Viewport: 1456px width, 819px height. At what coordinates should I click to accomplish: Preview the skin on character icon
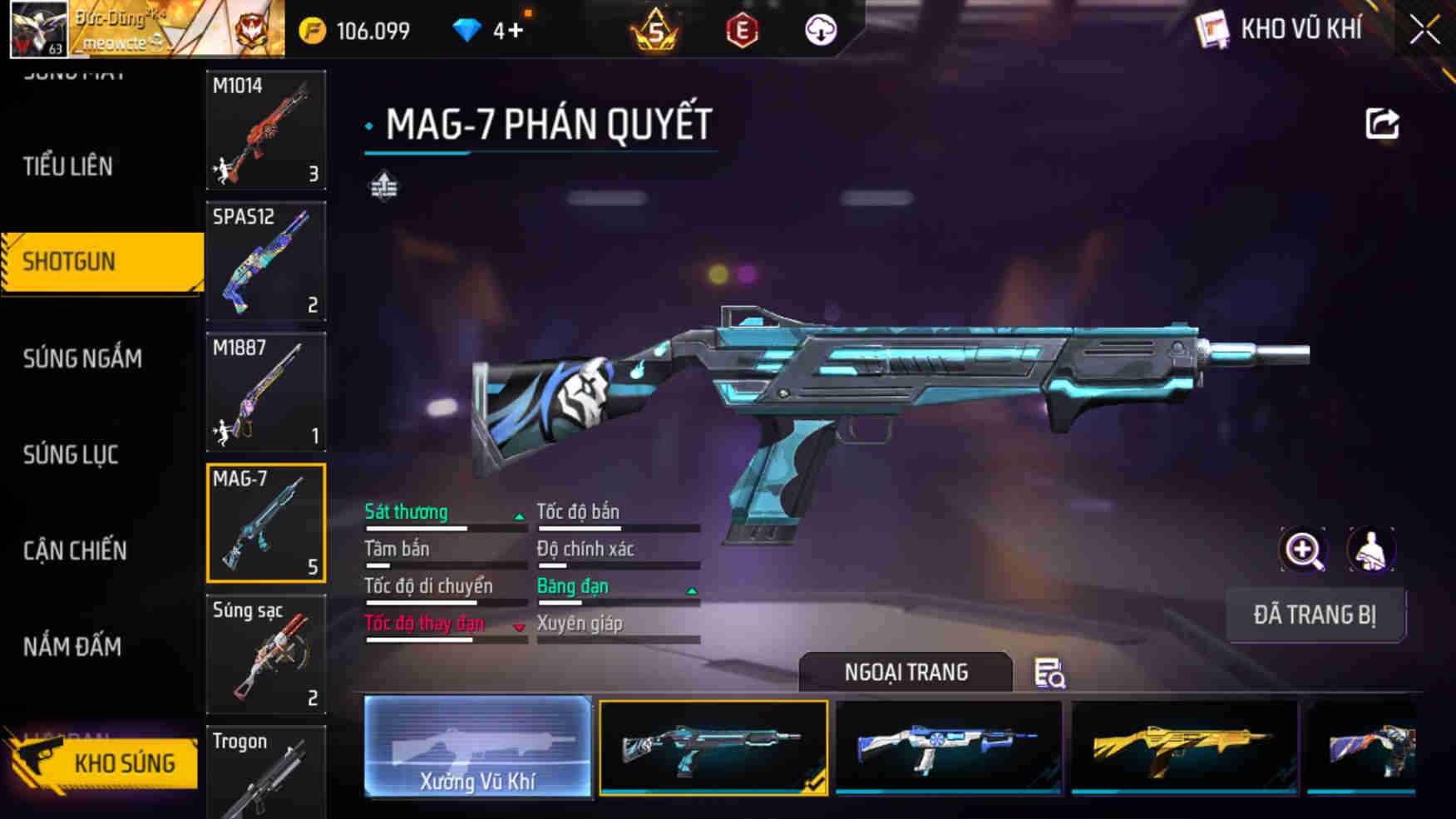pos(1370,550)
